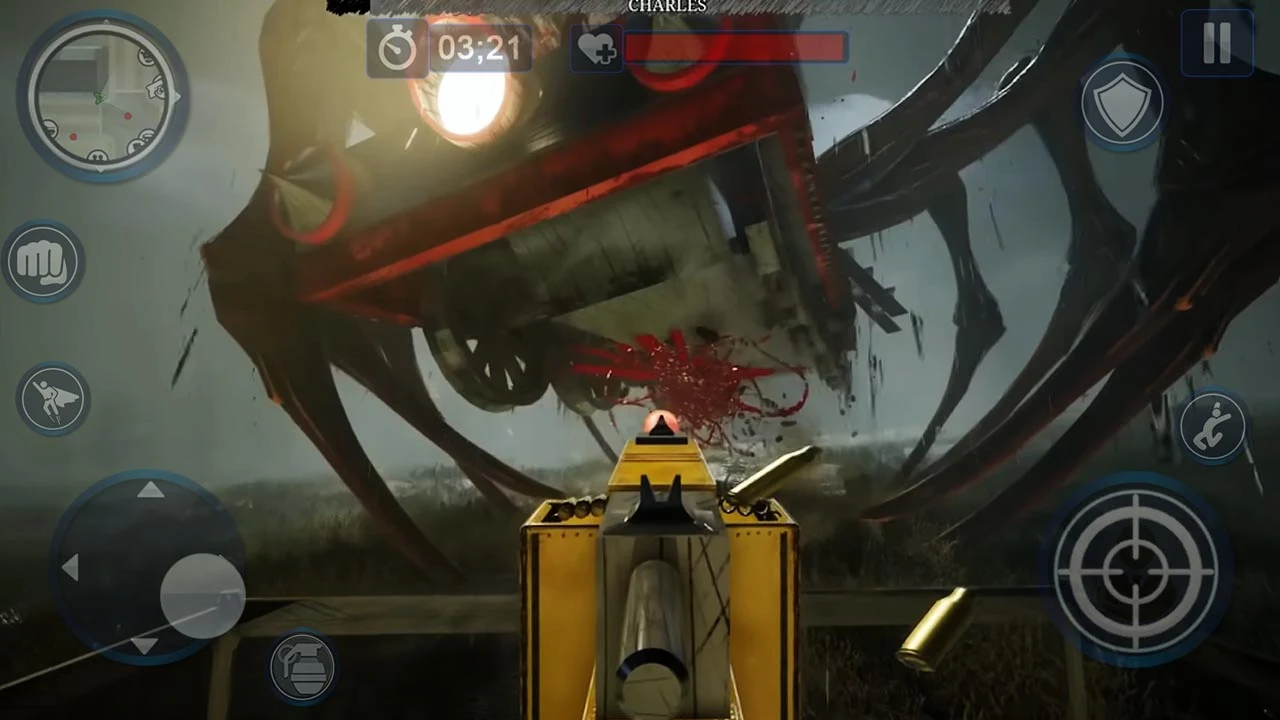Open the minimap in the corner

pyautogui.click(x=101, y=97)
